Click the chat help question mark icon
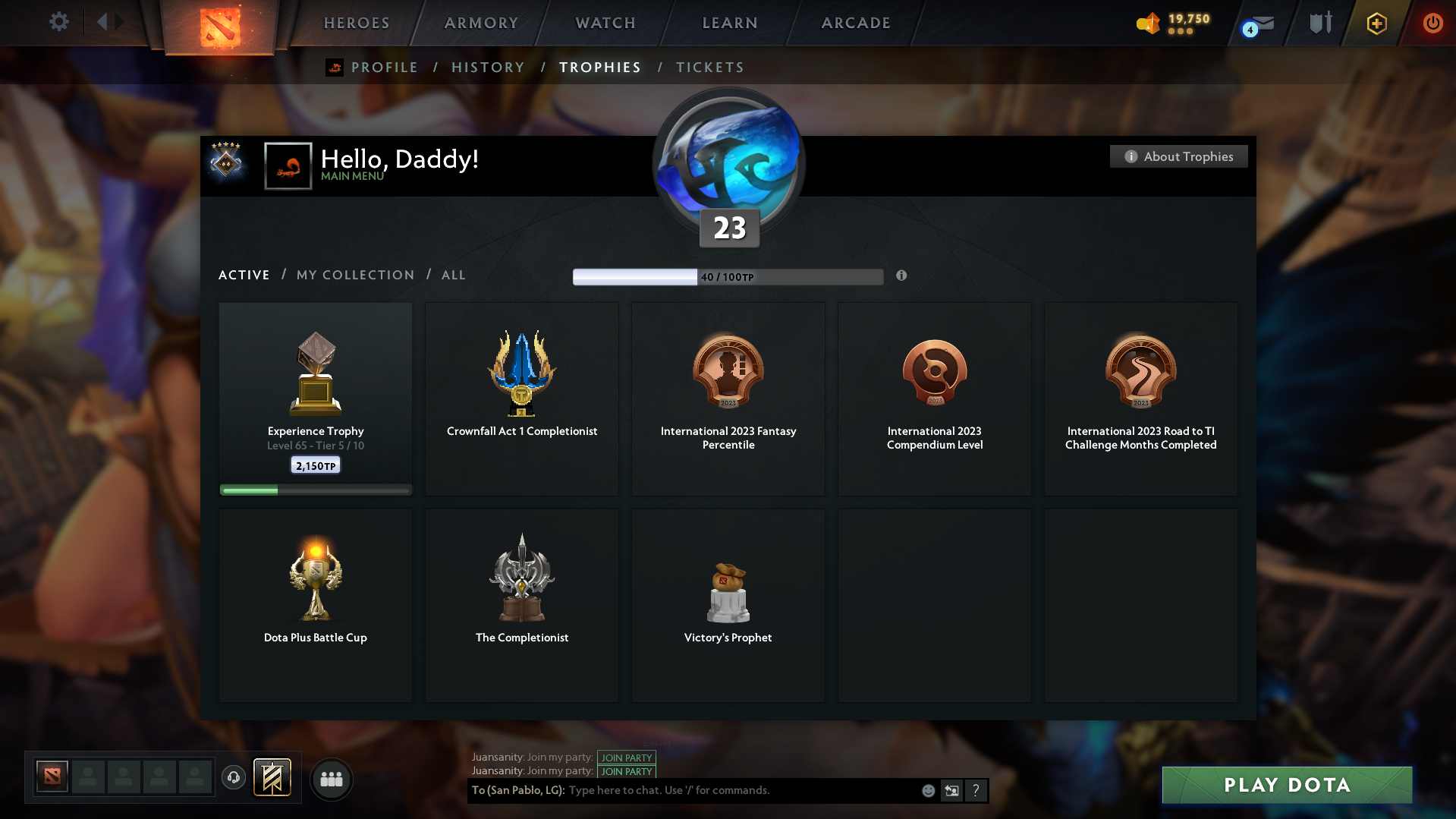 point(976,790)
